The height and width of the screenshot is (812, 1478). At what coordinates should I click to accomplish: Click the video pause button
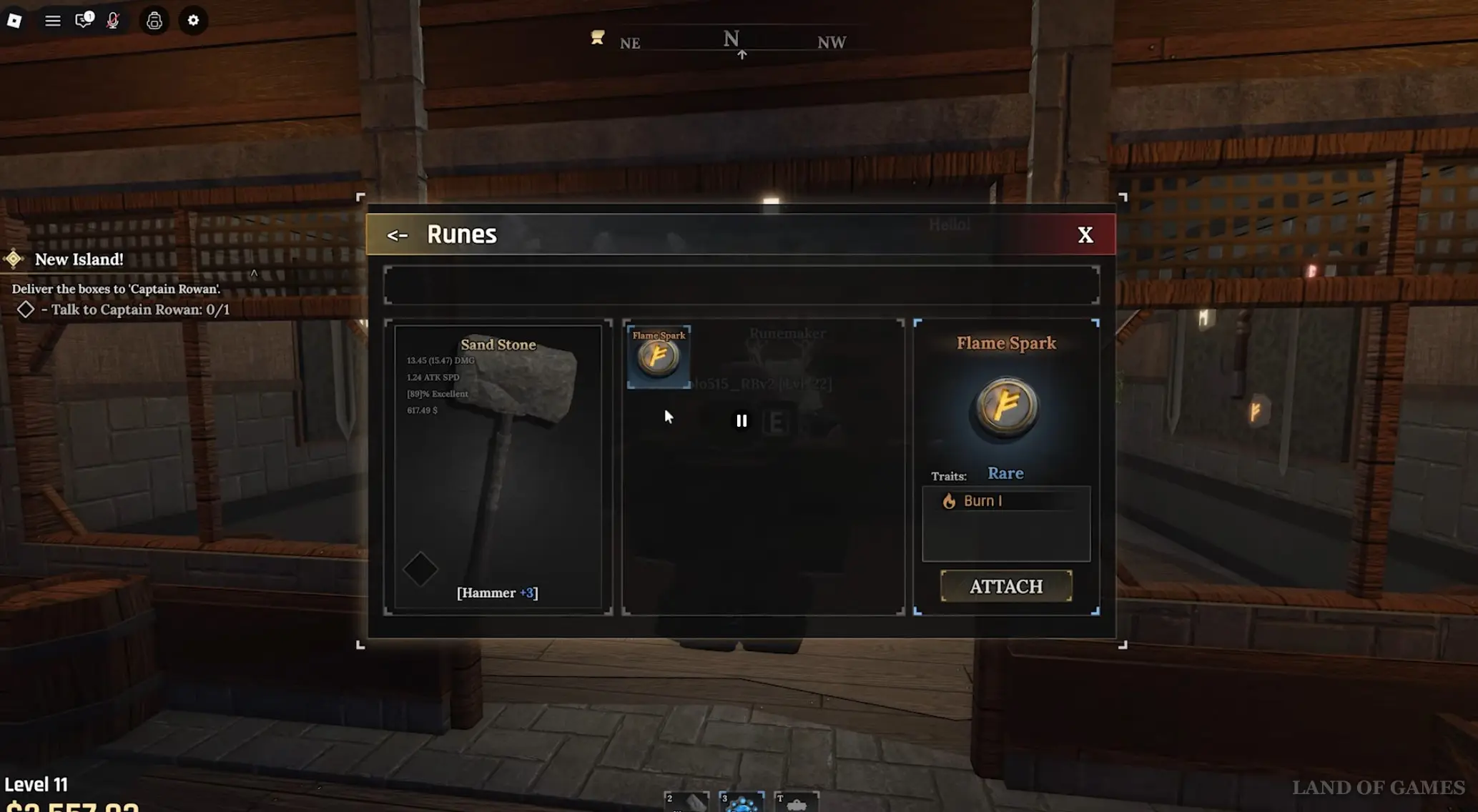[742, 421]
